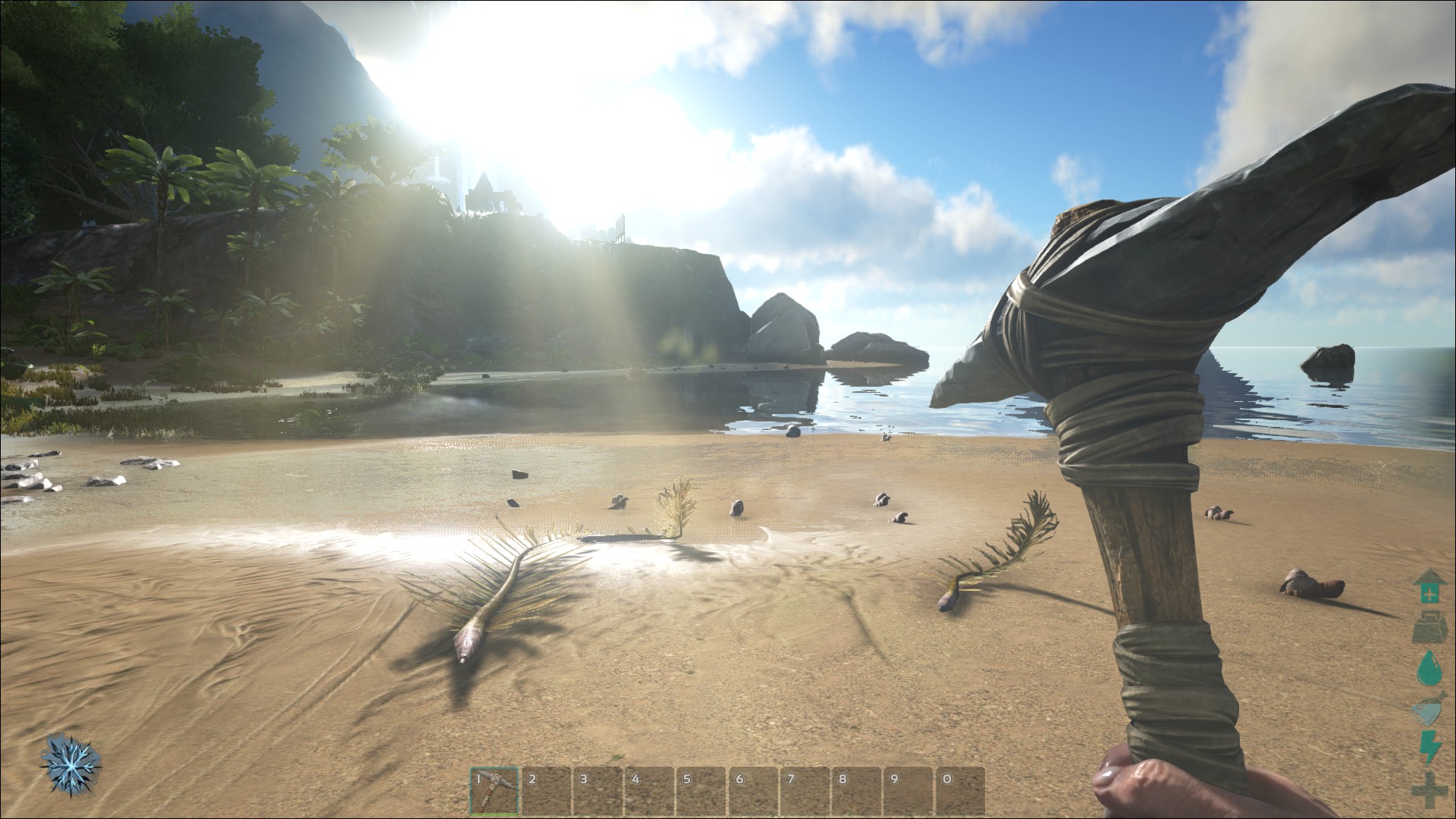Click the Stamina lightning bolt icon

(1429, 747)
